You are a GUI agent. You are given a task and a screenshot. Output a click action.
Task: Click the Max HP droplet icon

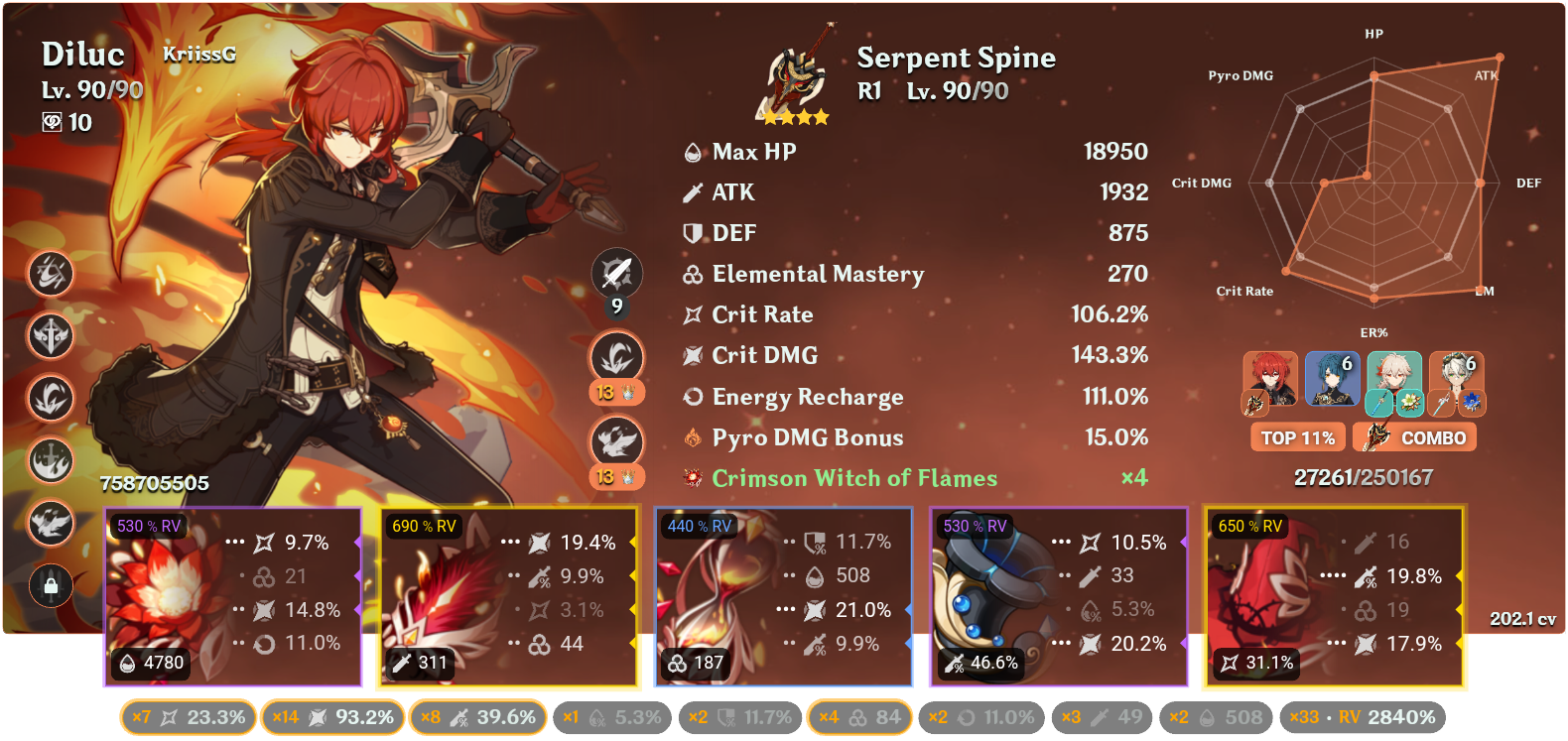click(x=692, y=152)
